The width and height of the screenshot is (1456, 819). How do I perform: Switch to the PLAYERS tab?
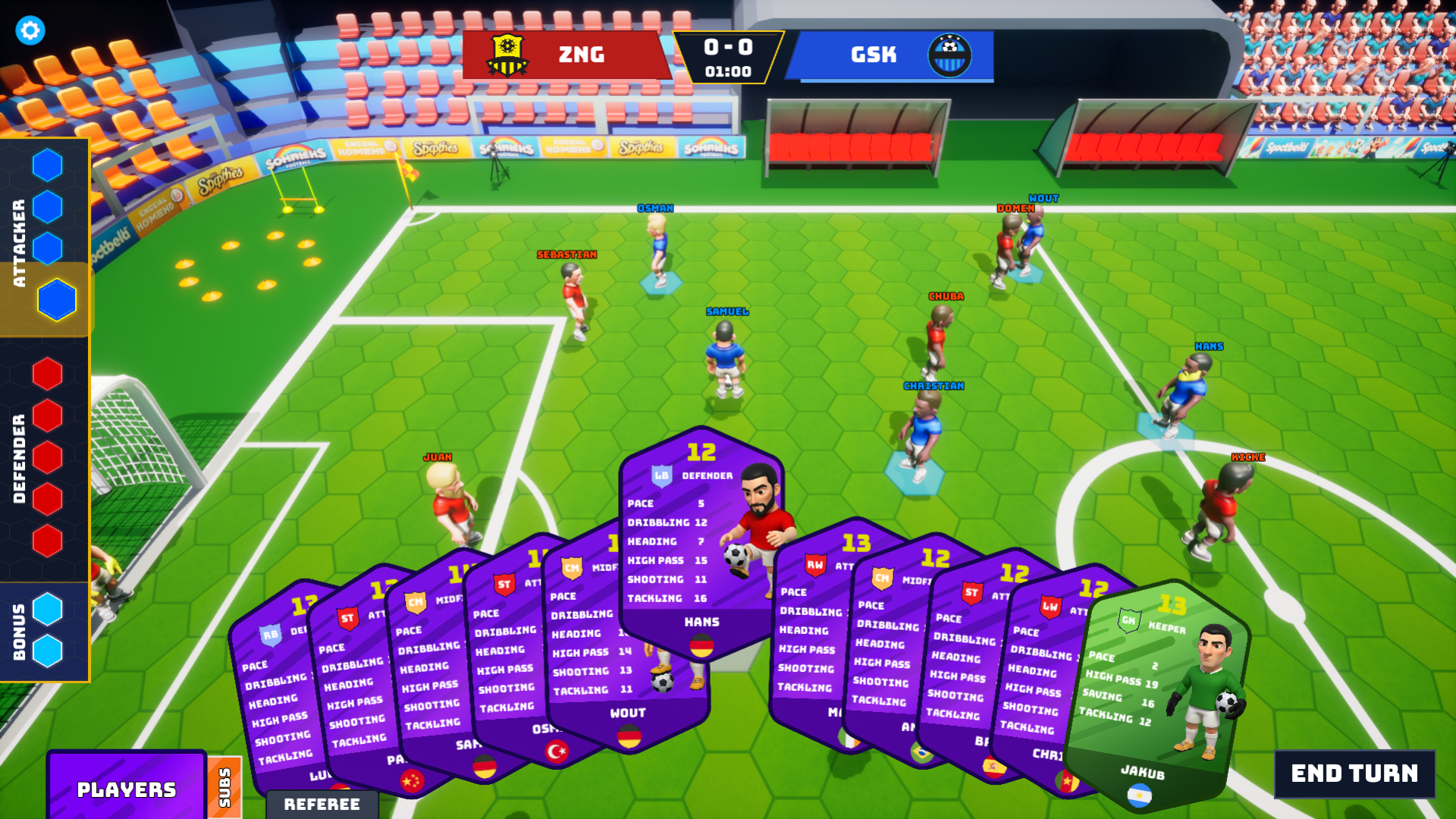click(127, 789)
